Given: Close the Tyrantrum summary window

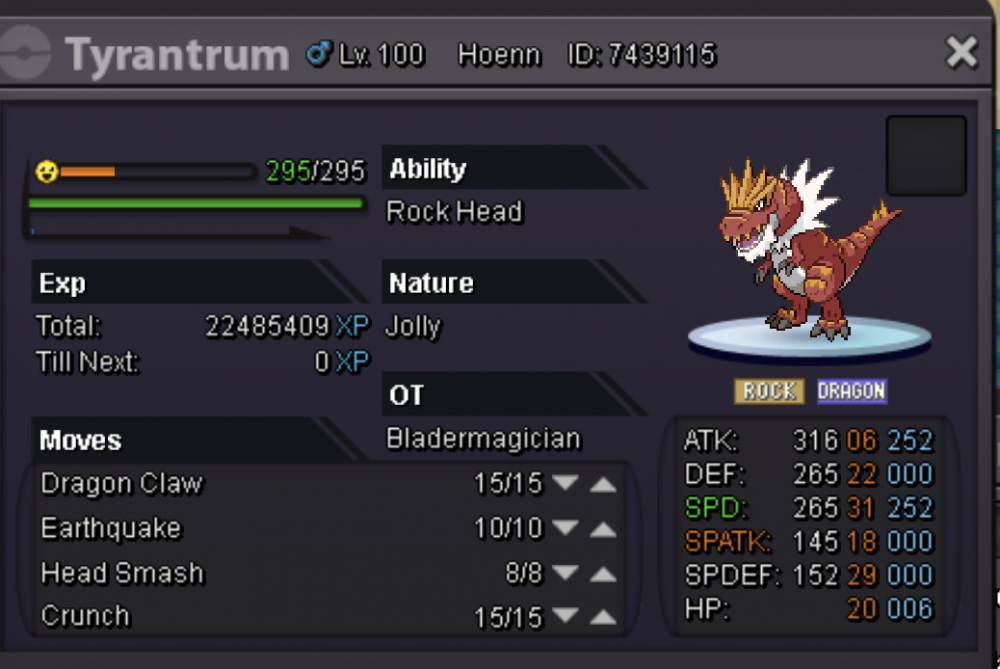Looking at the screenshot, I should tap(961, 52).
